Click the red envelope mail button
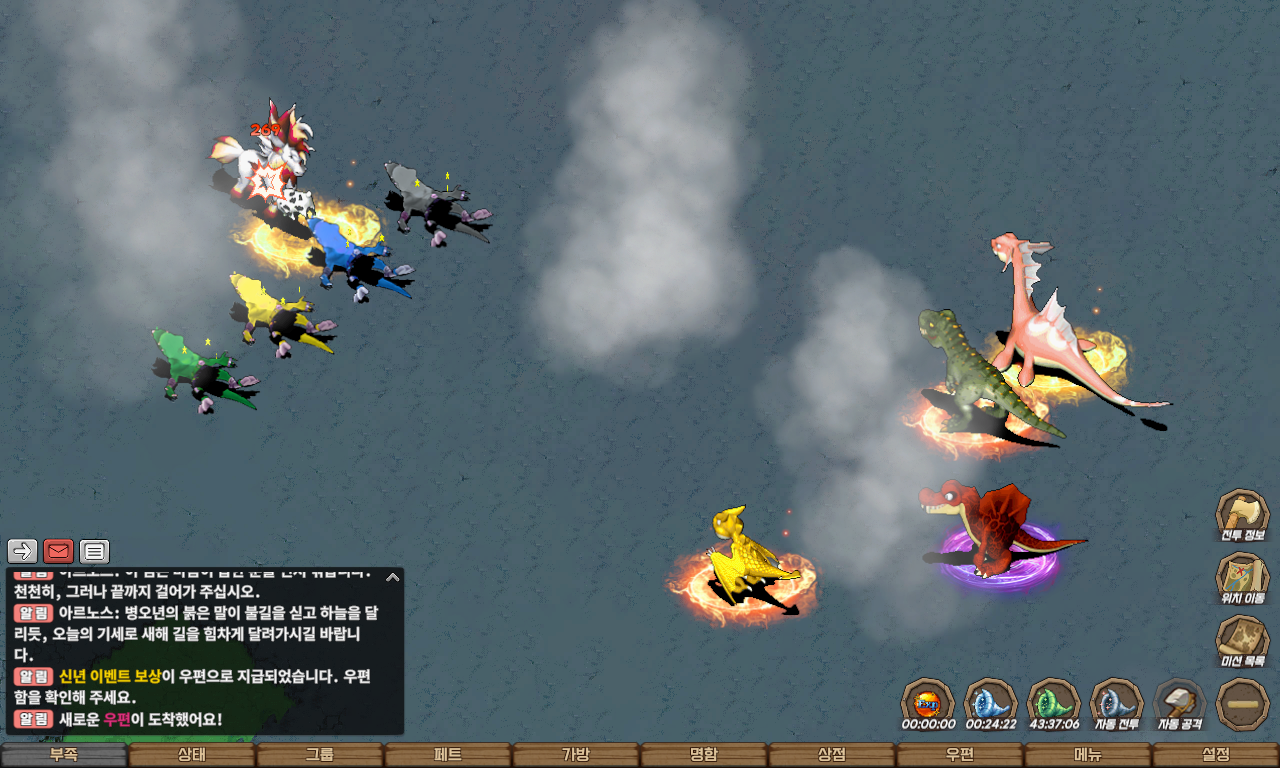The height and width of the screenshot is (768, 1280). (59, 551)
